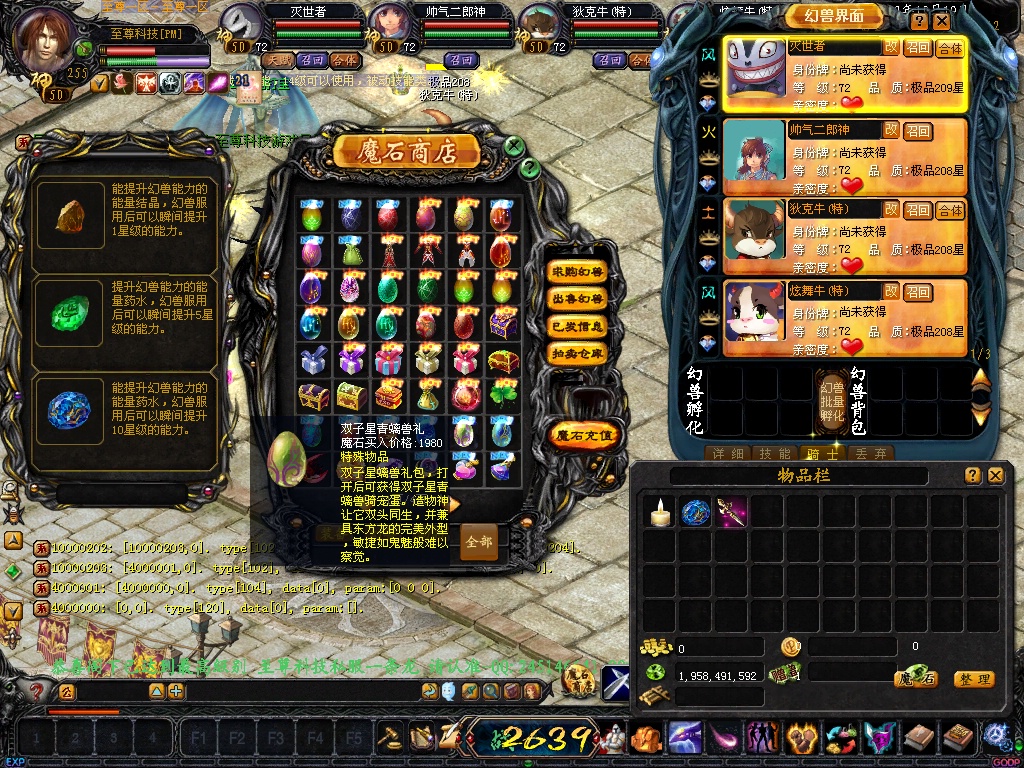The image size is (1024, 768).
Task: Select the blue orb inventory item
Action: (695, 514)
